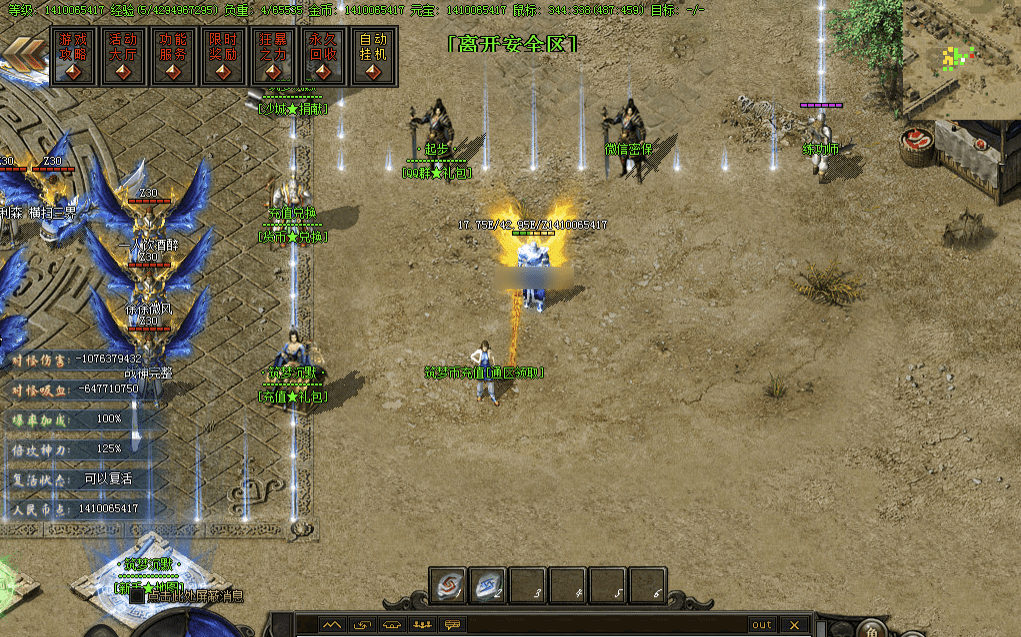Viewport: 1021px width, 637px height.
Task: Click the mountain-peak icon on the chat bar
Action: [331, 625]
